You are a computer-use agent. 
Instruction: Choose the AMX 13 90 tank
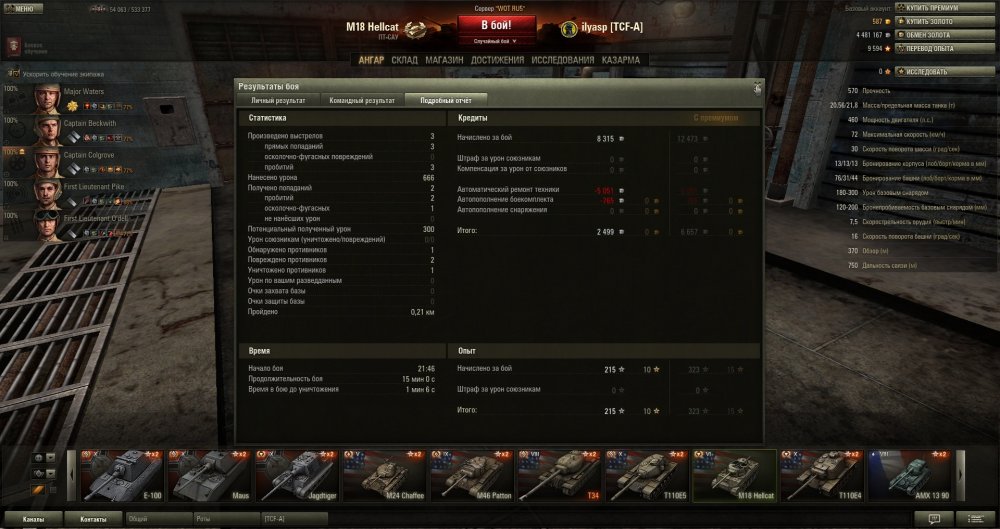[x=910, y=474]
